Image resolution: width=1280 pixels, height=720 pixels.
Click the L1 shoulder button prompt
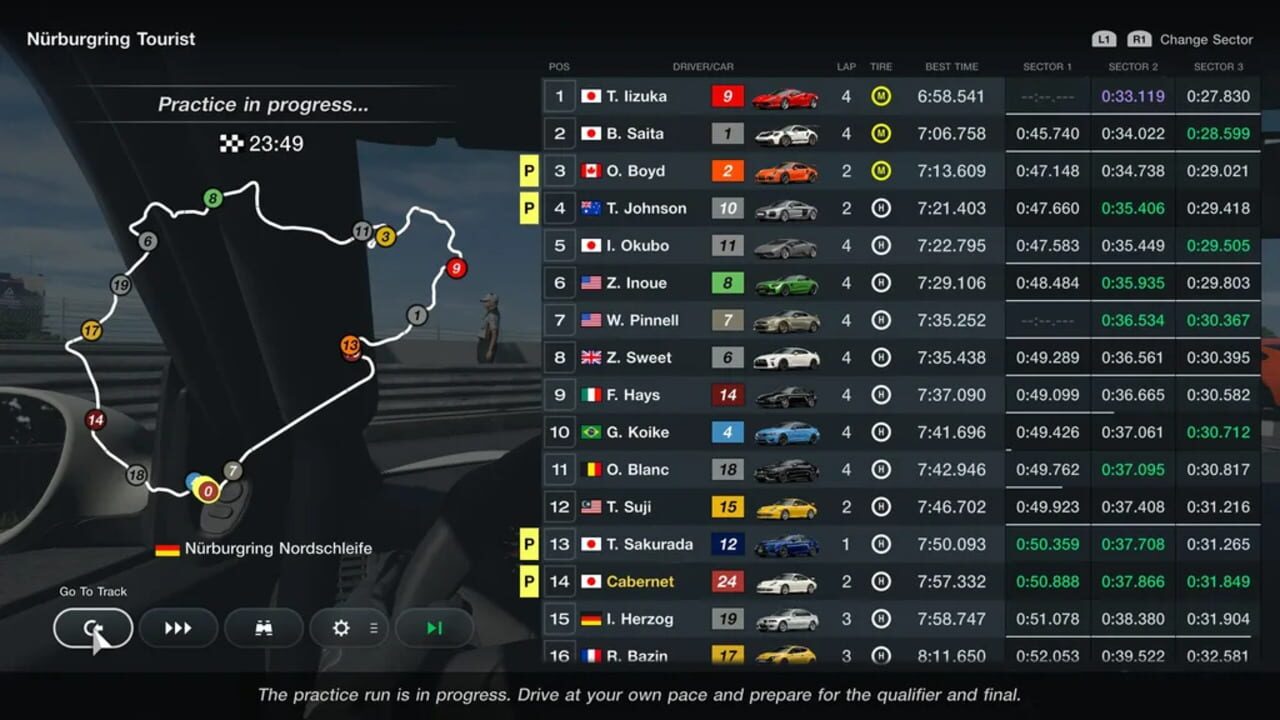tap(1104, 39)
